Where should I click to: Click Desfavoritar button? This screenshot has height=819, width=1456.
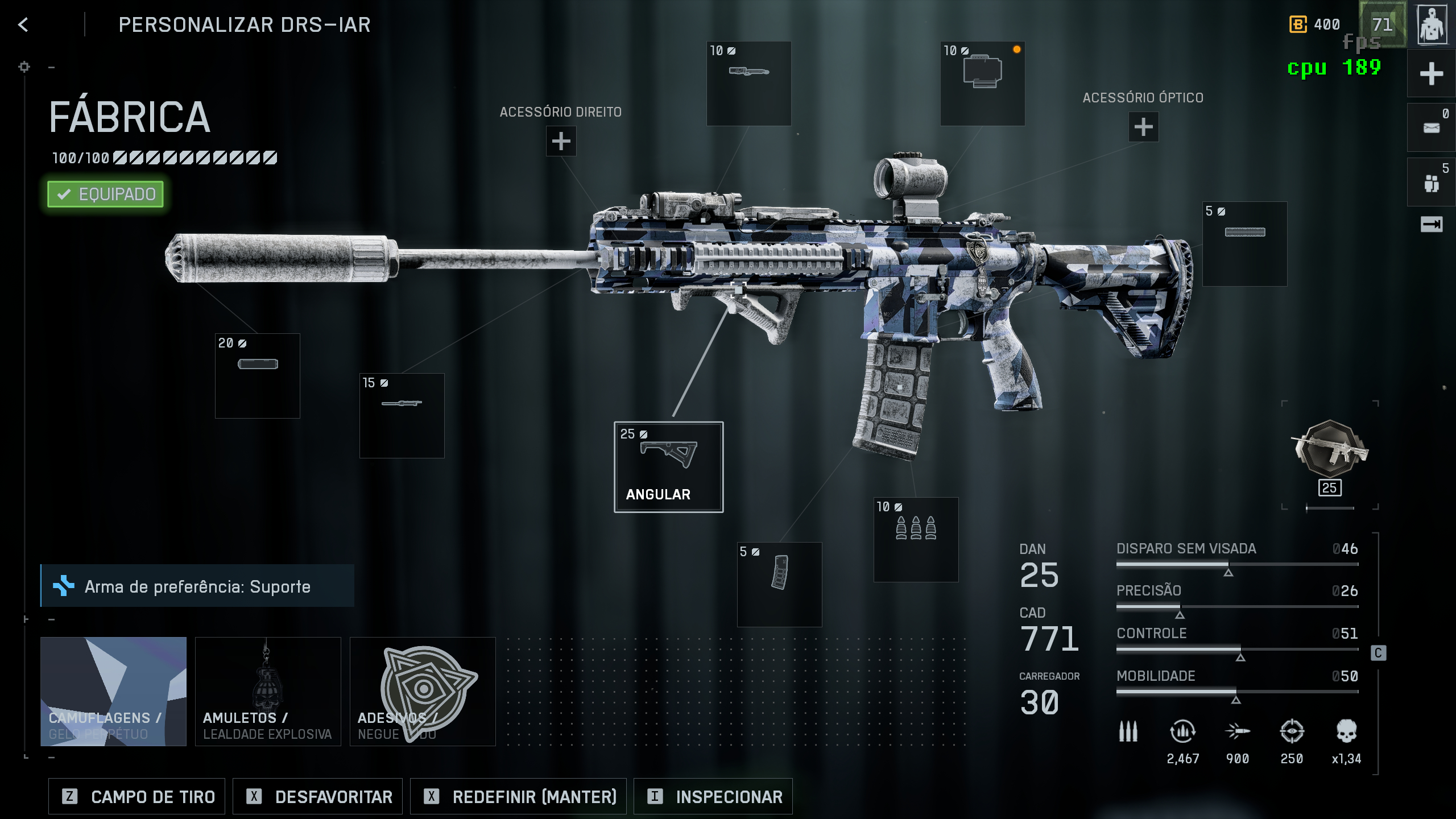click(317, 796)
